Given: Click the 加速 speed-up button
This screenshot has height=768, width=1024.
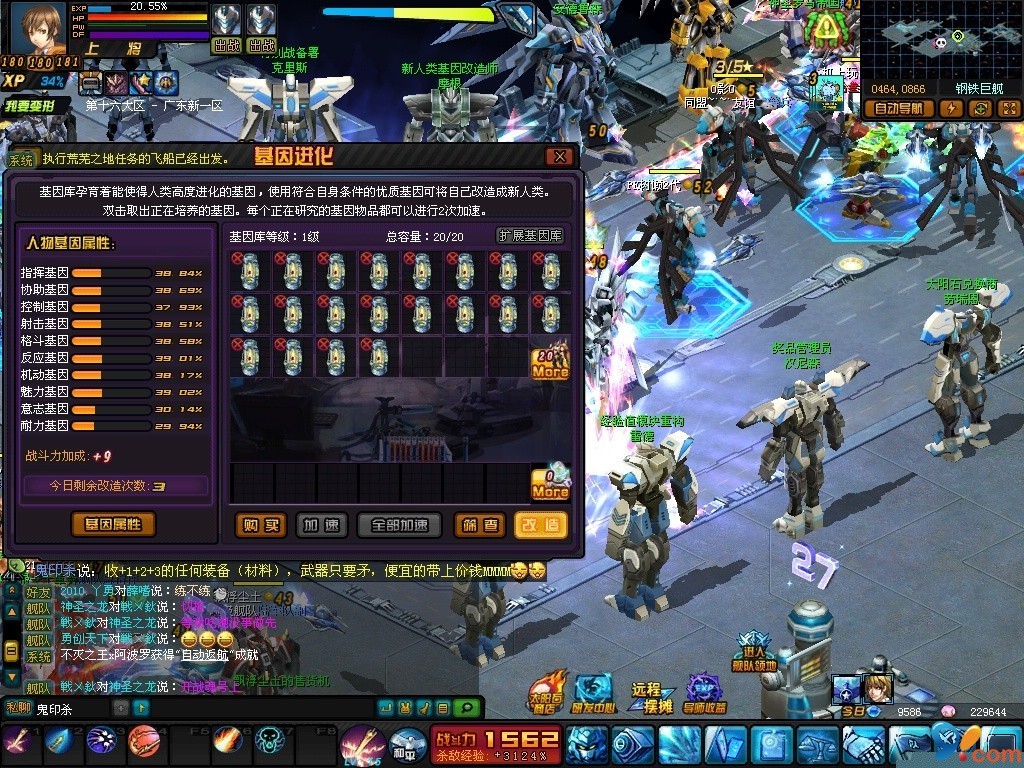Looking at the screenshot, I should point(321,525).
